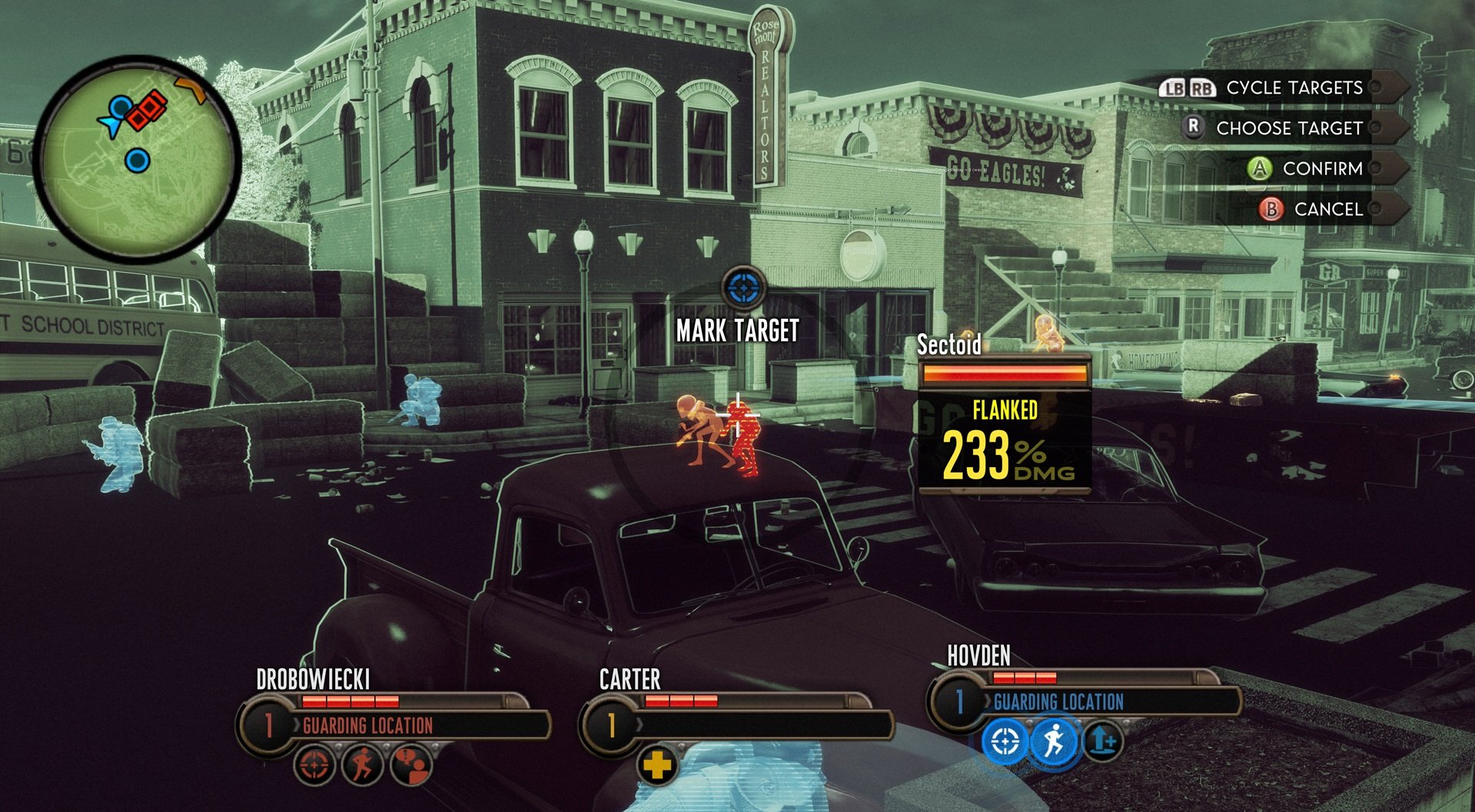Activate Carter's yellow cross heal ability

coord(657,765)
